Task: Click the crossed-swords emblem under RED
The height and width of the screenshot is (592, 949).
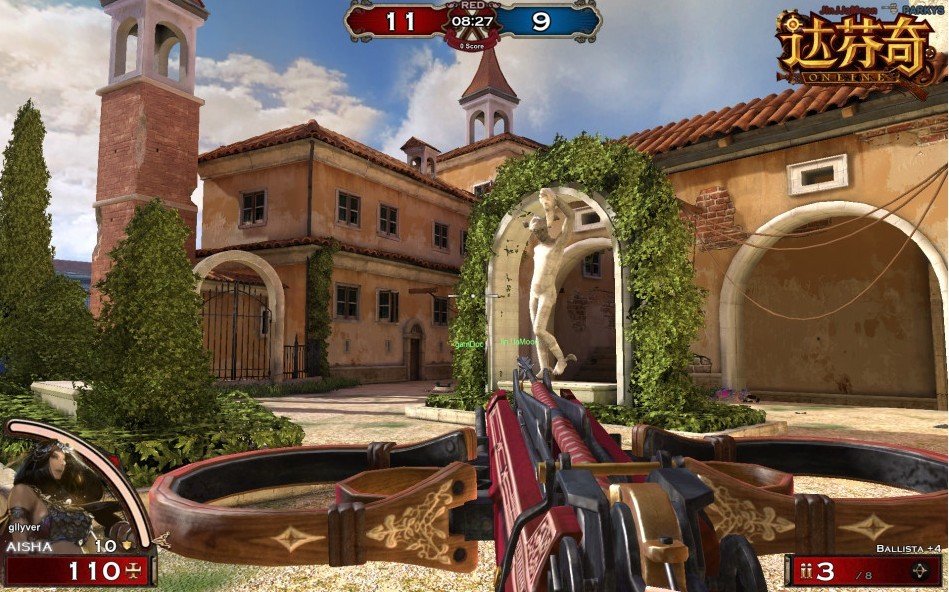Action: (474, 32)
